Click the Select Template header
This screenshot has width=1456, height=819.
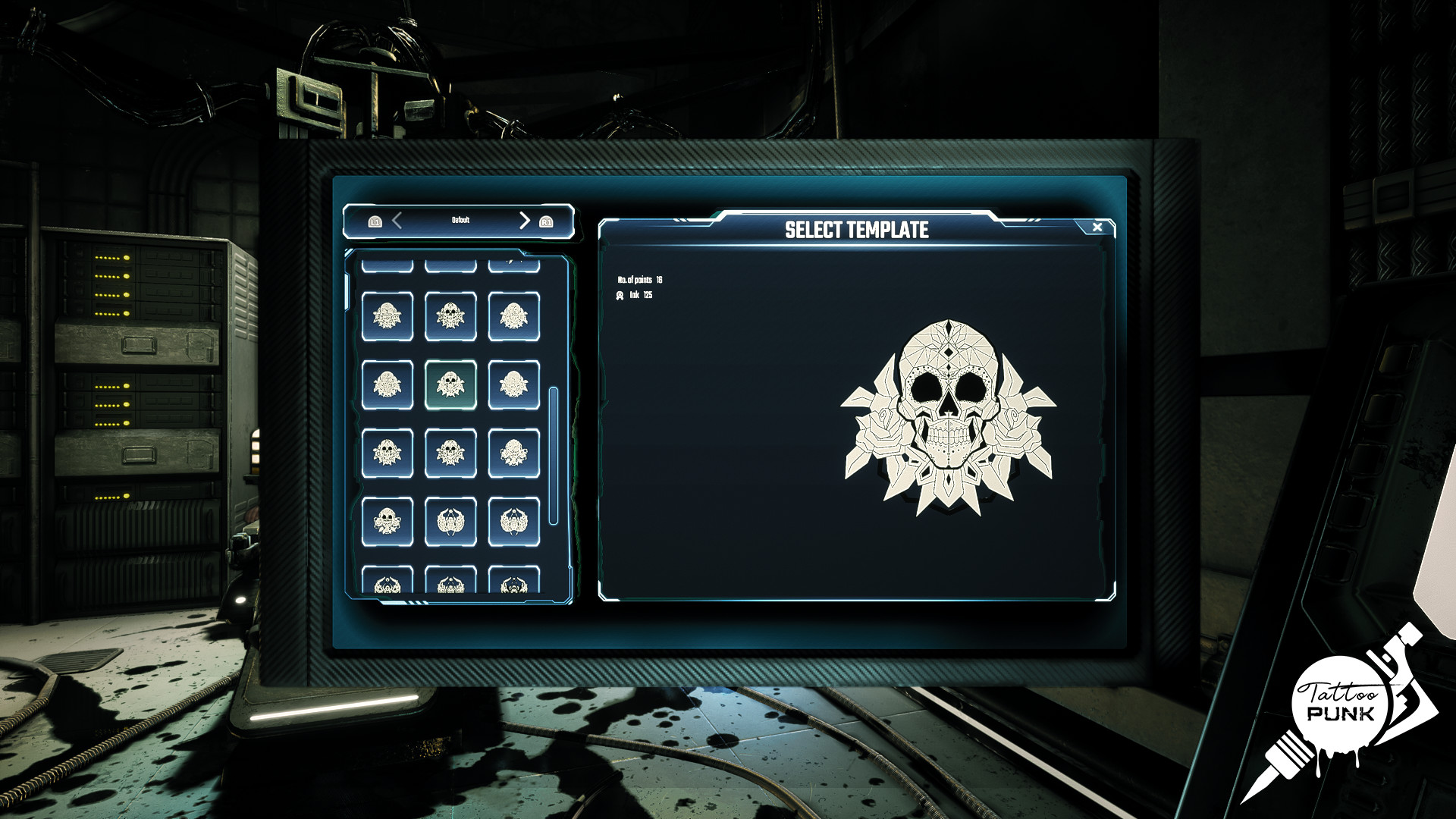coord(856,227)
